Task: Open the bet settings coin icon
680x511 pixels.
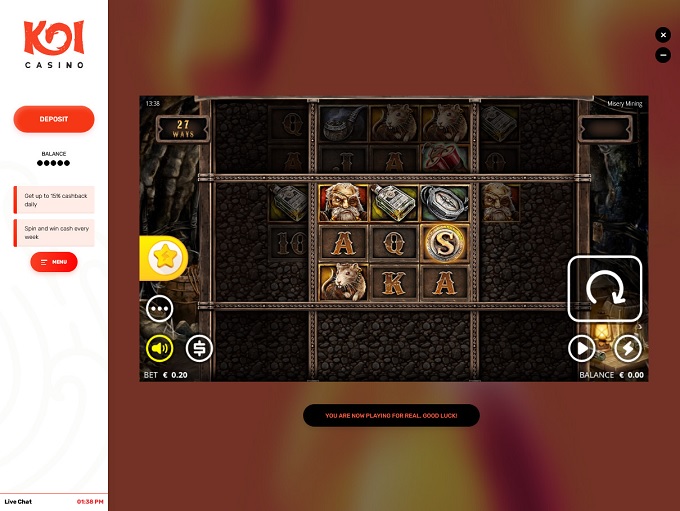Action: [199, 348]
